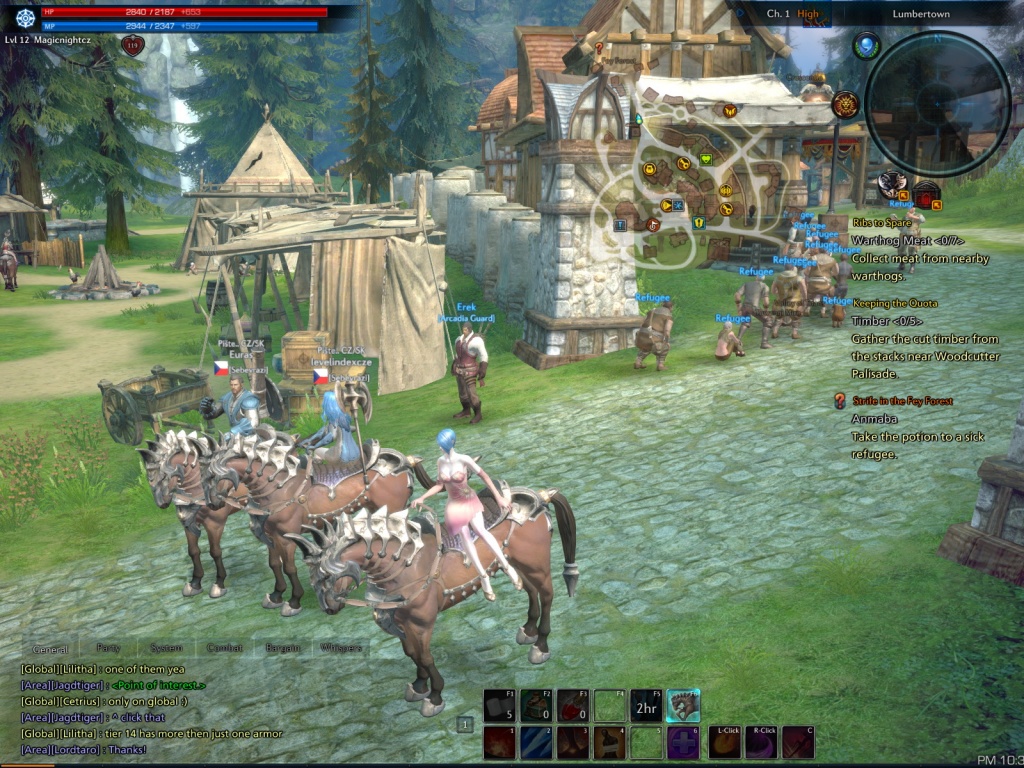
Task: Use the bandage item in the F1 slot
Action: point(499,706)
